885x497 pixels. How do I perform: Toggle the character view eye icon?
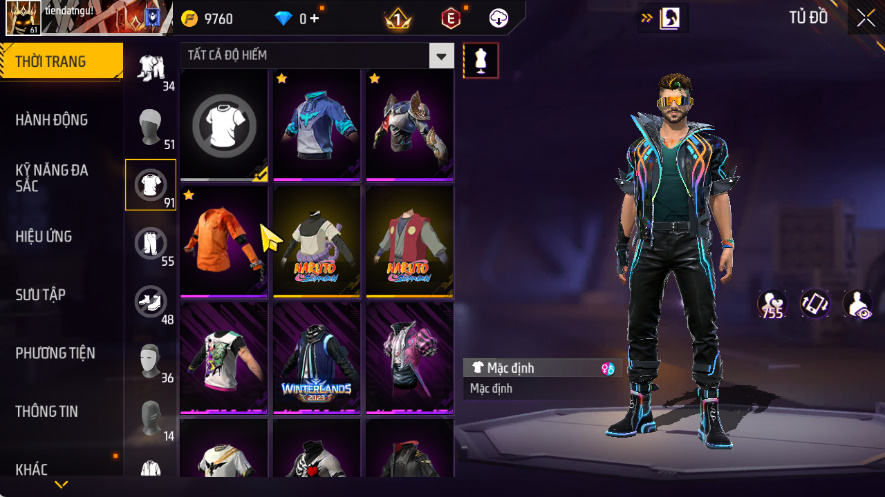click(x=857, y=304)
